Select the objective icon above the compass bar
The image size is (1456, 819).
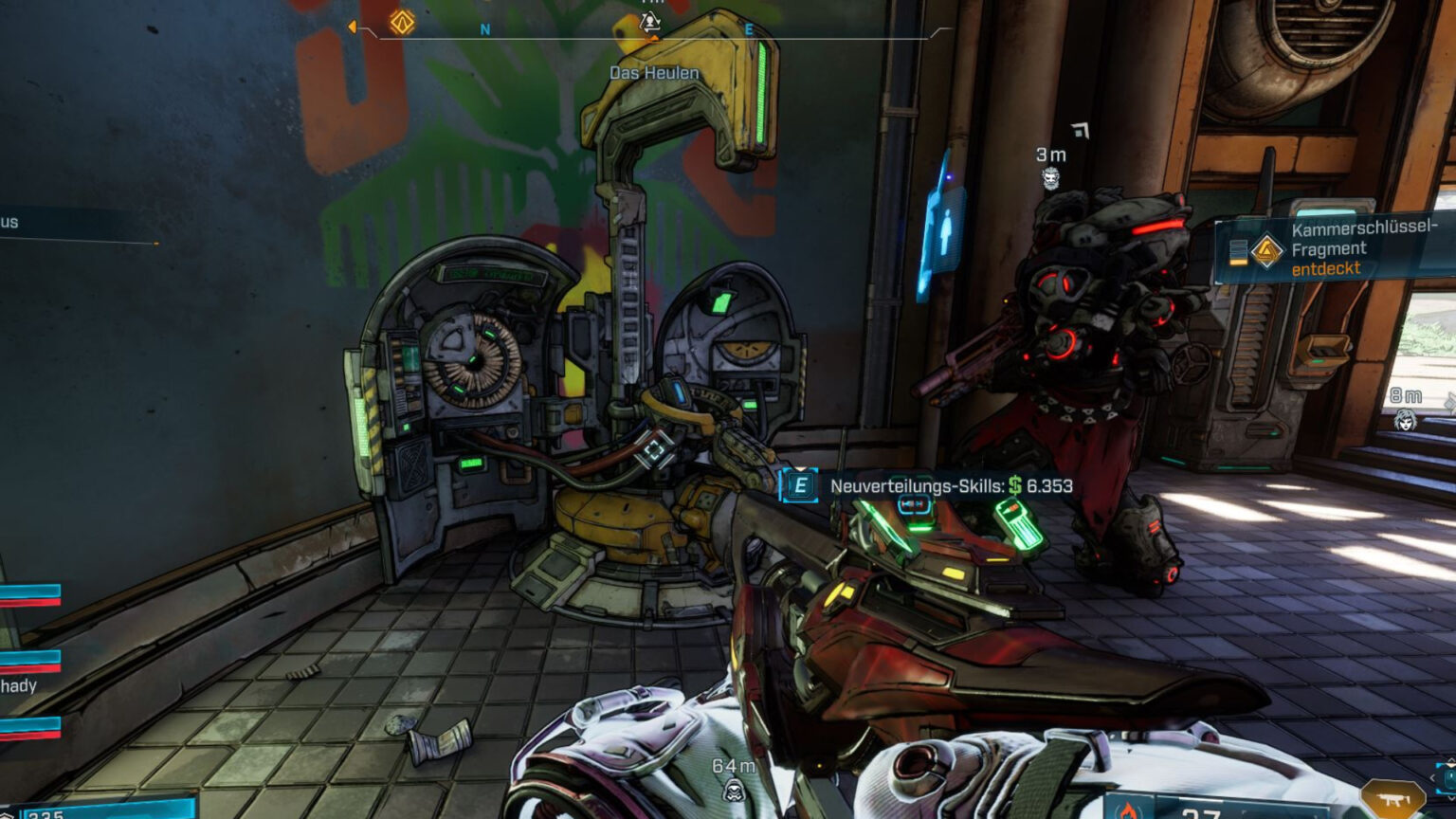(649, 21)
